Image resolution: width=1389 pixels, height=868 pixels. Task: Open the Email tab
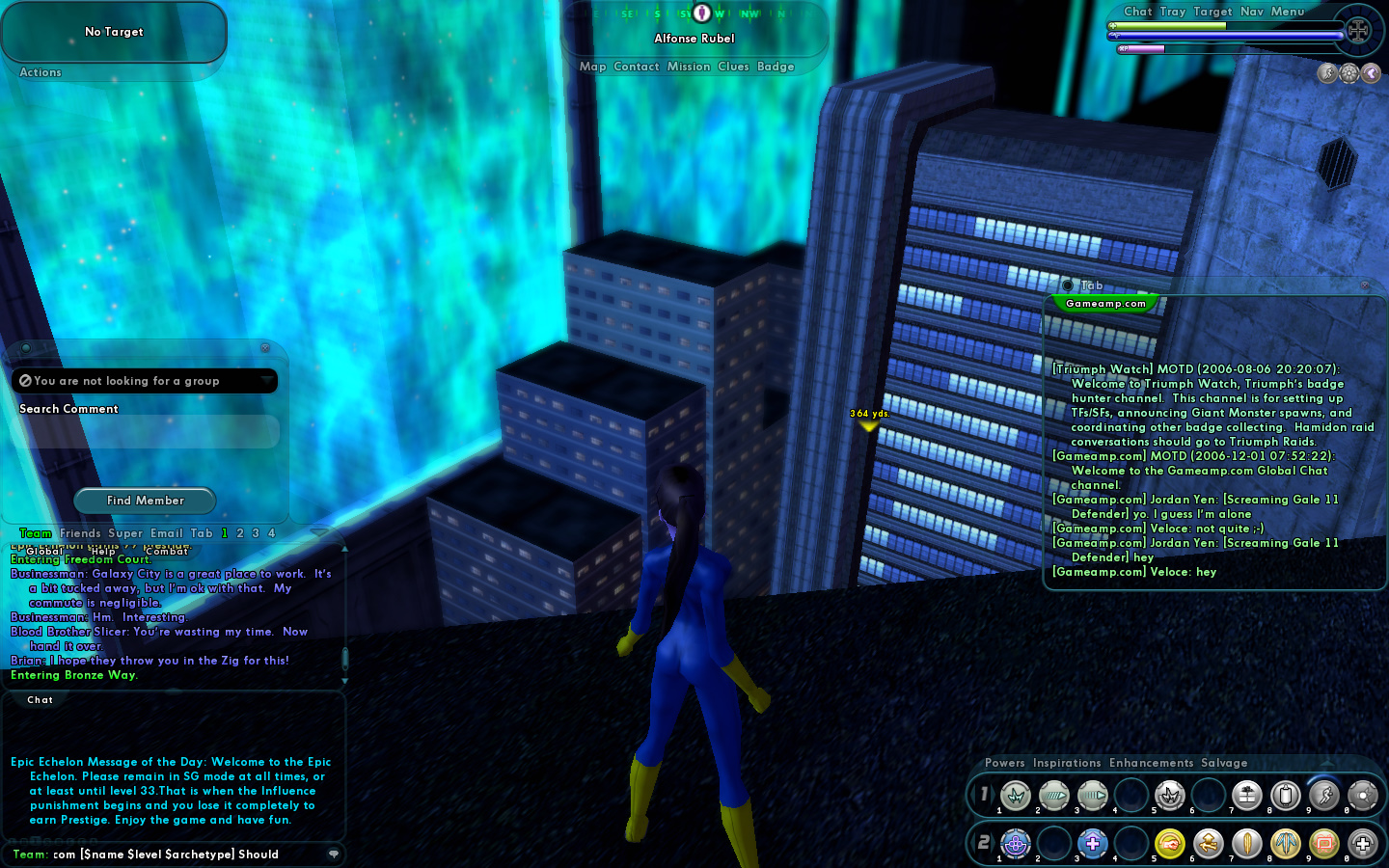[166, 533]
